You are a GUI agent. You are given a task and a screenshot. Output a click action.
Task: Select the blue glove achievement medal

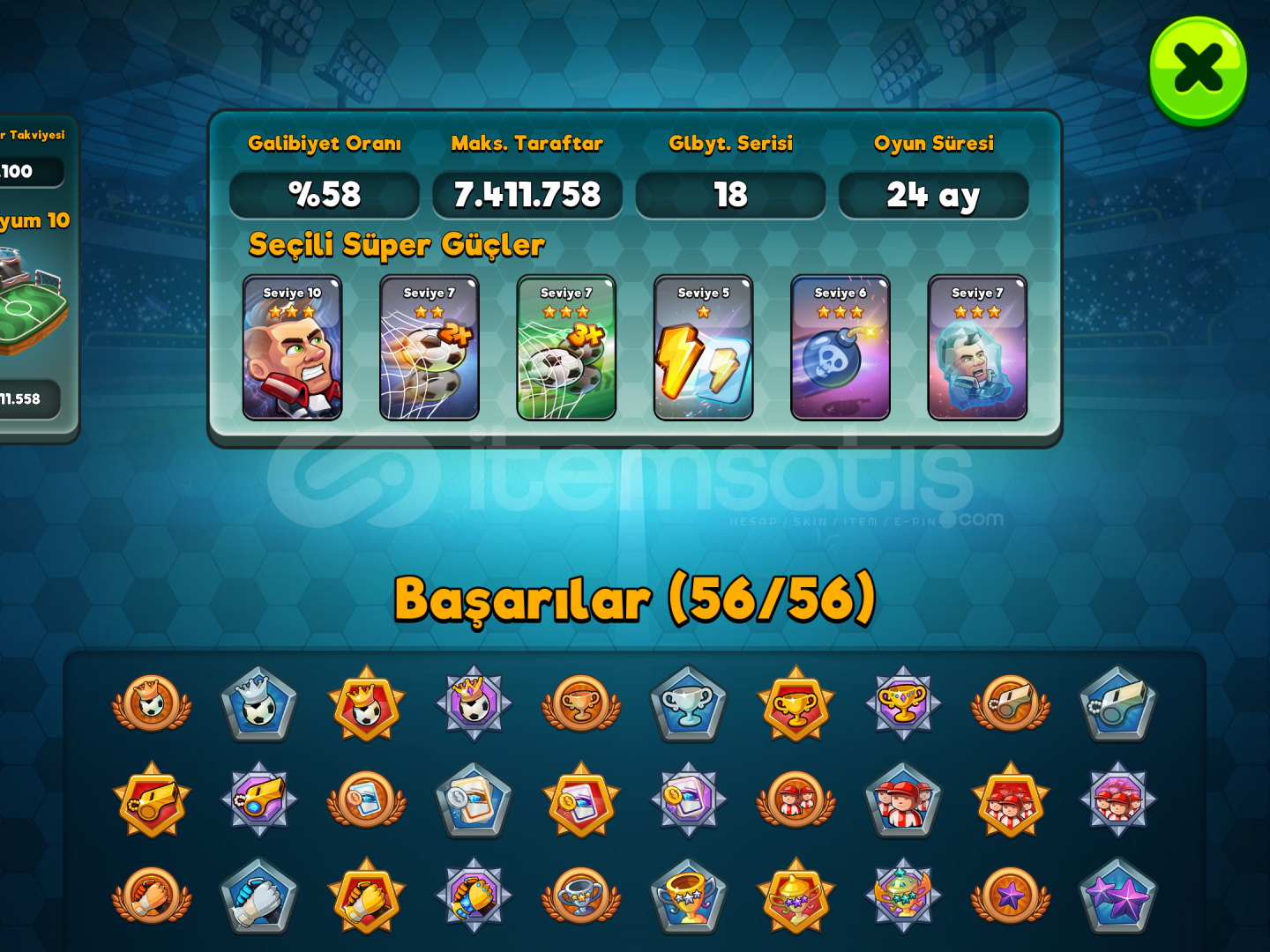258,895
